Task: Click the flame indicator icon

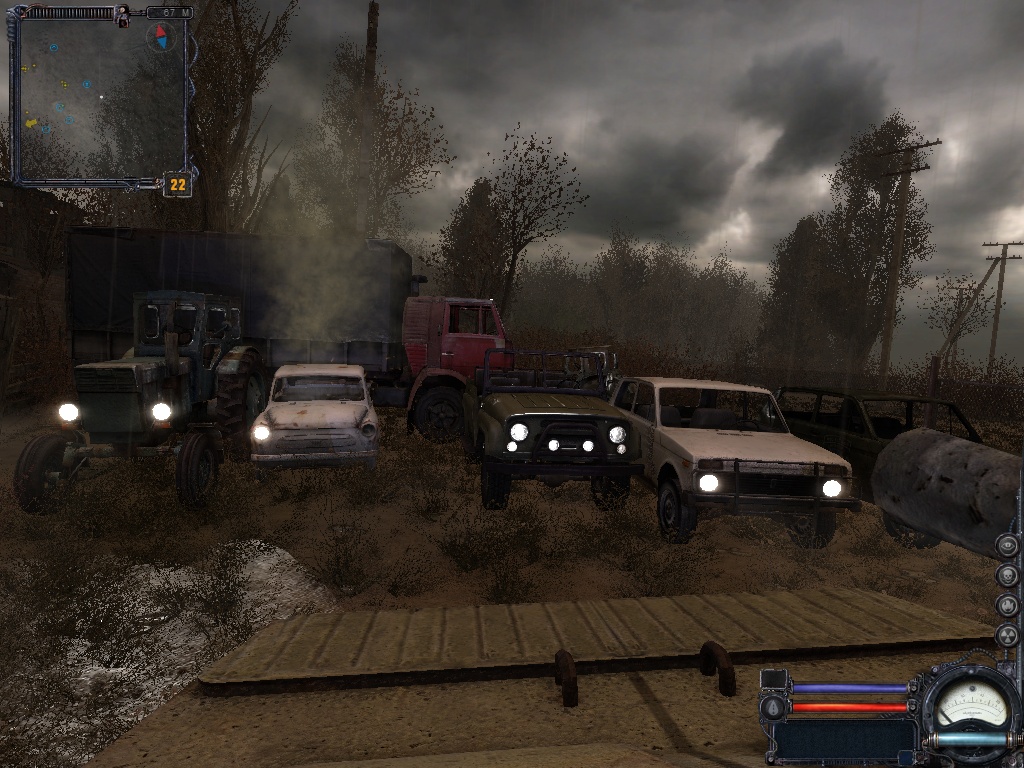Action: click(1007, 606)
